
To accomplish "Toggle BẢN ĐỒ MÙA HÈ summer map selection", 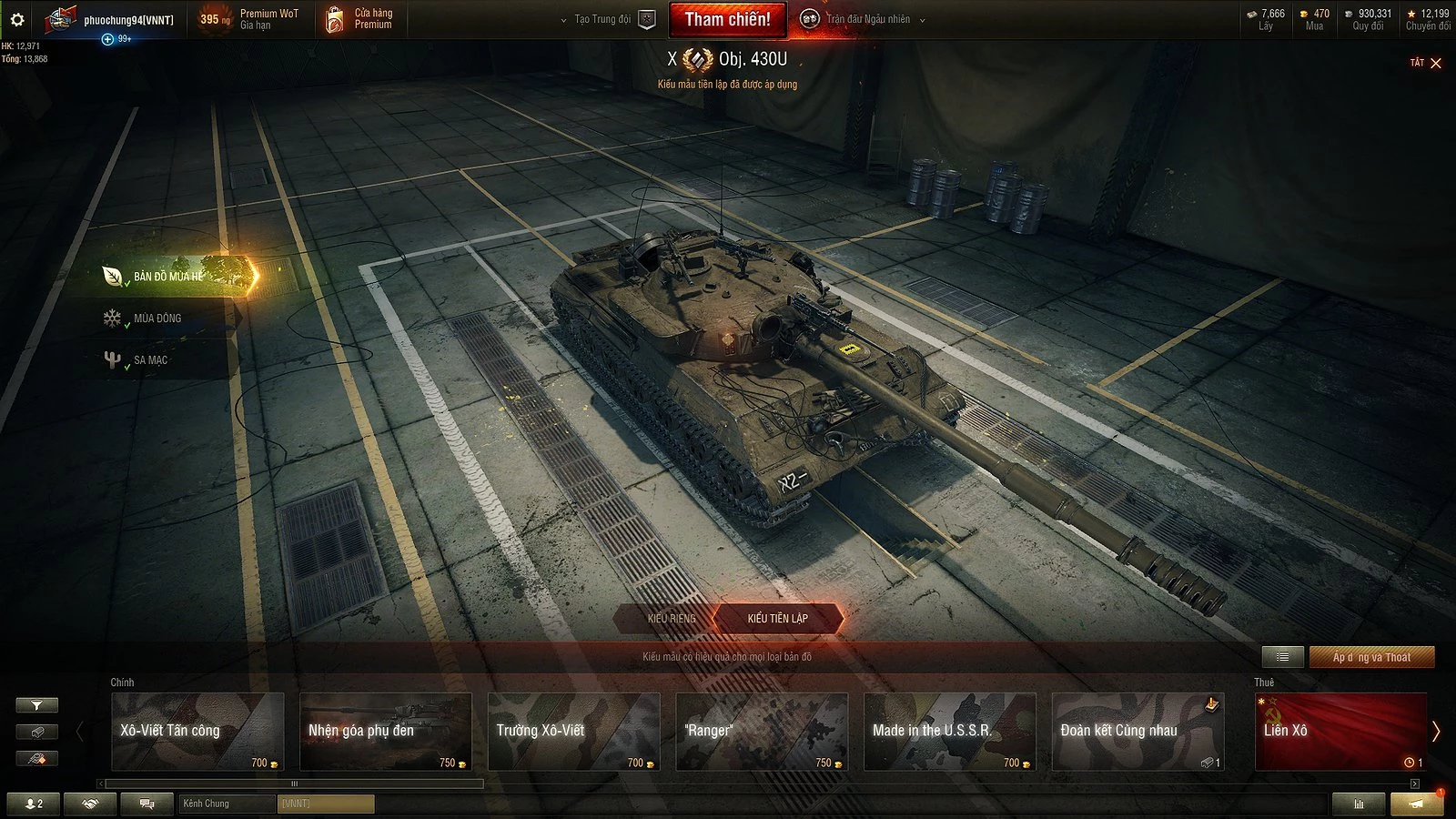I will [x=166, y=275].
